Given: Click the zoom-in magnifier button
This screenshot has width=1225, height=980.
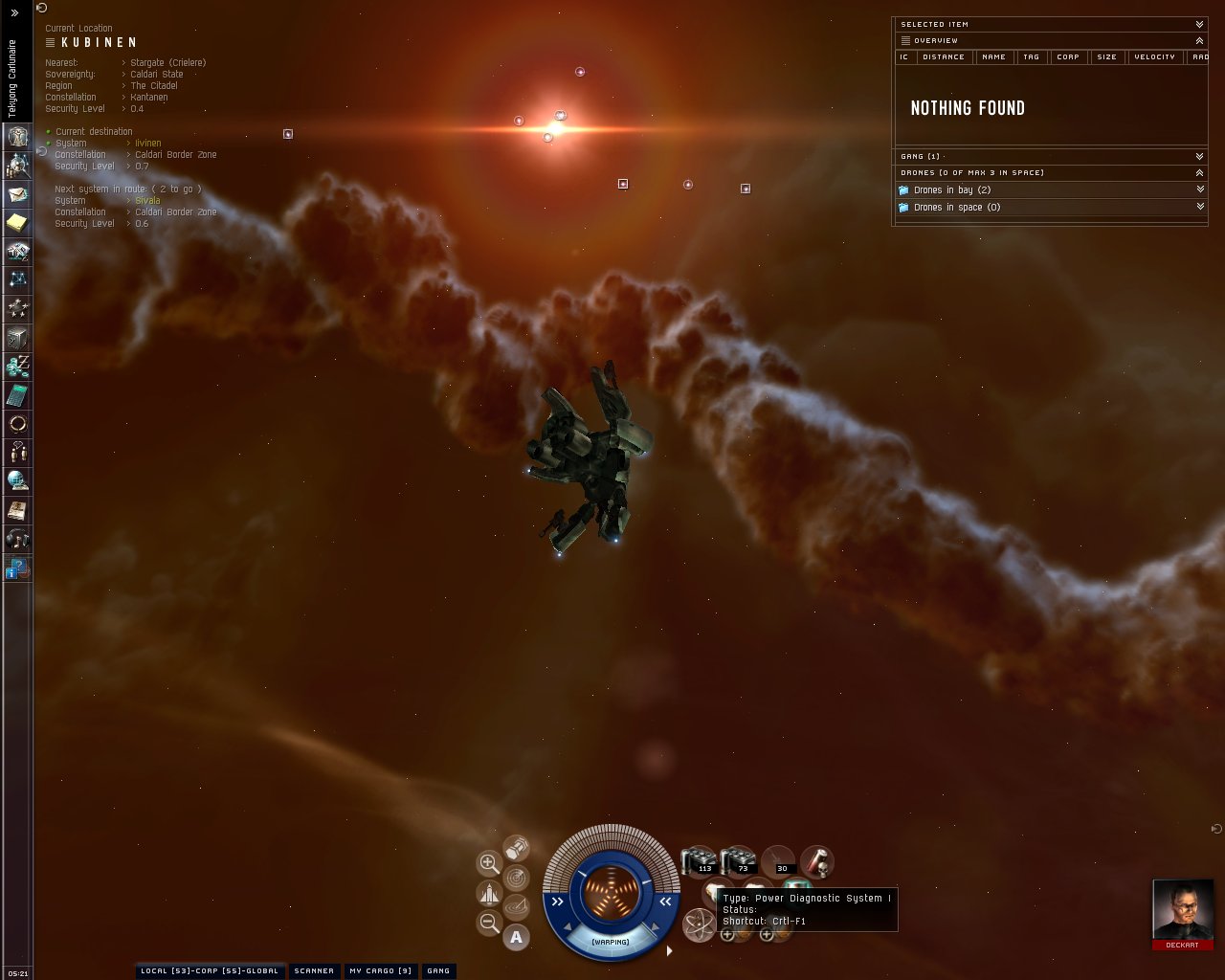Looking at the screenshot, I should coord(489,863).
